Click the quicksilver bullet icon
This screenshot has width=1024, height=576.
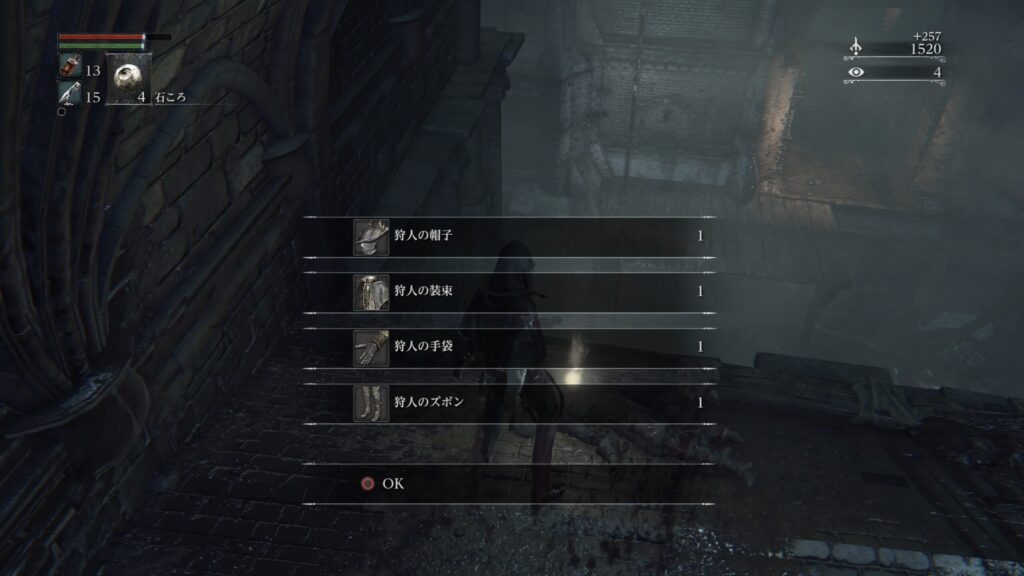69,96
